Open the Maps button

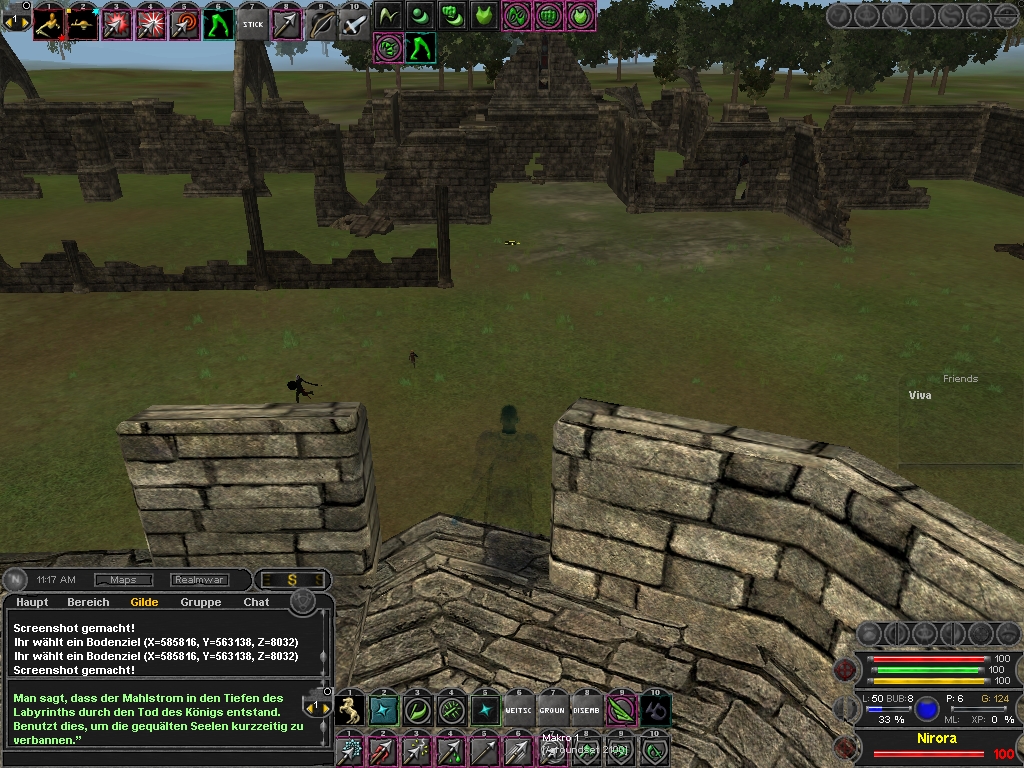coord(123,580)
